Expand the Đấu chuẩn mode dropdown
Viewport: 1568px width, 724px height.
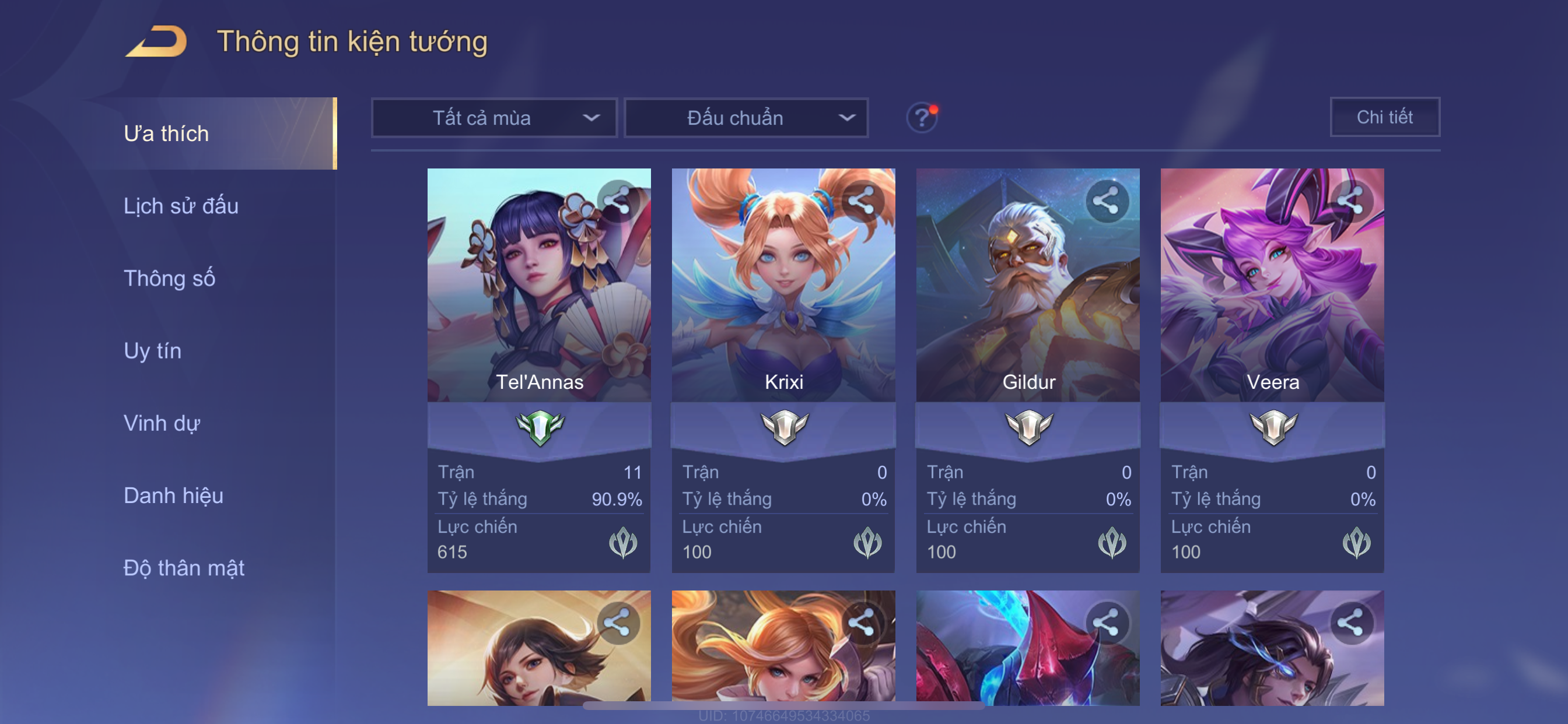746,117
